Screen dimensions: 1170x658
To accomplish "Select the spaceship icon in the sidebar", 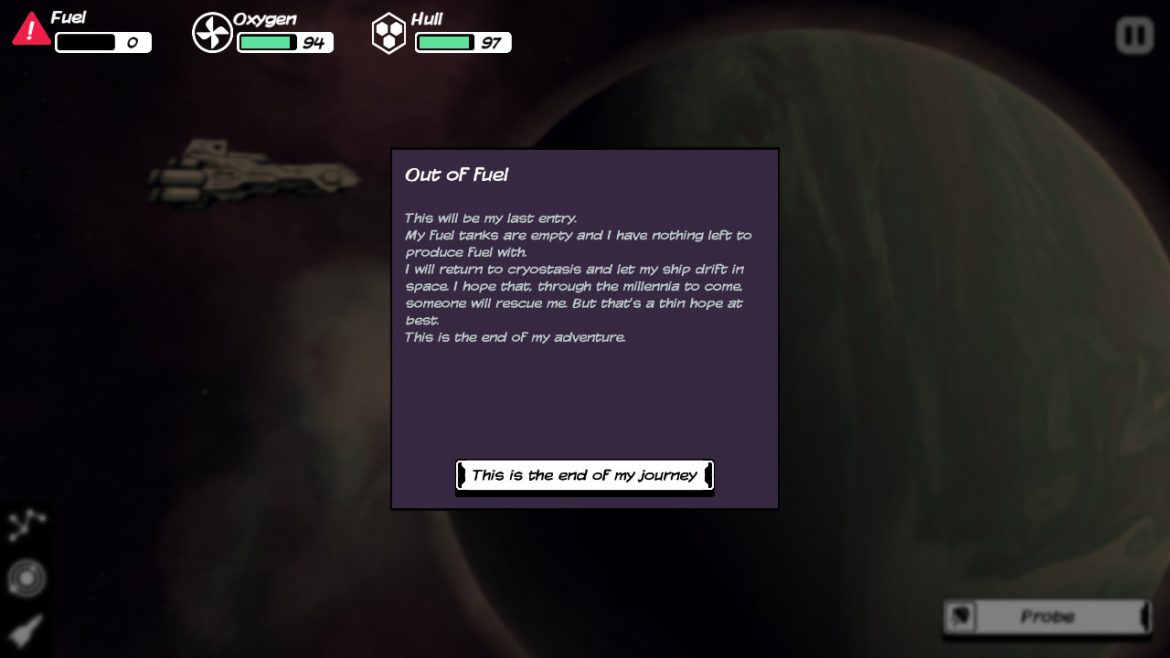I will 27,630.
